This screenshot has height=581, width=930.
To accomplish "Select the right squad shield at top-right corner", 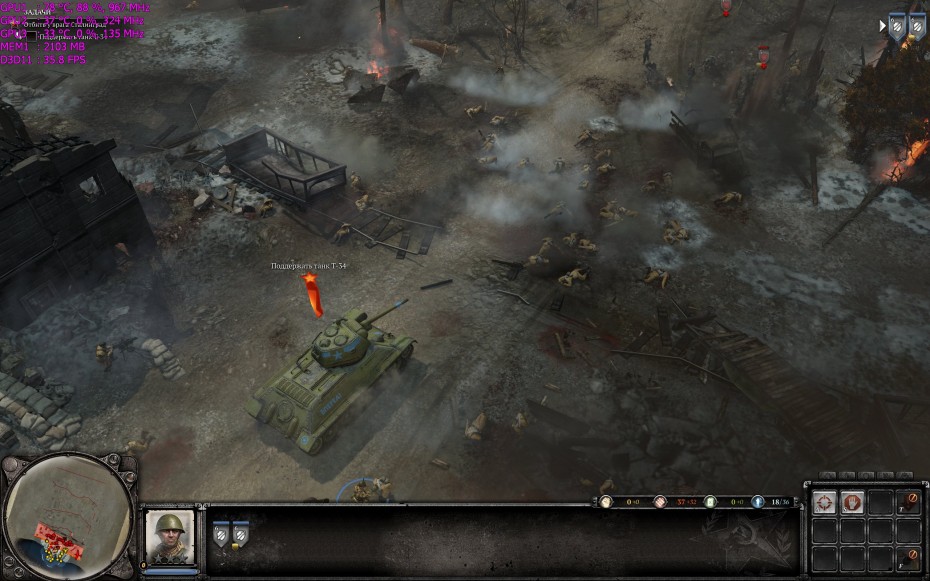I will tap(916, 27).
